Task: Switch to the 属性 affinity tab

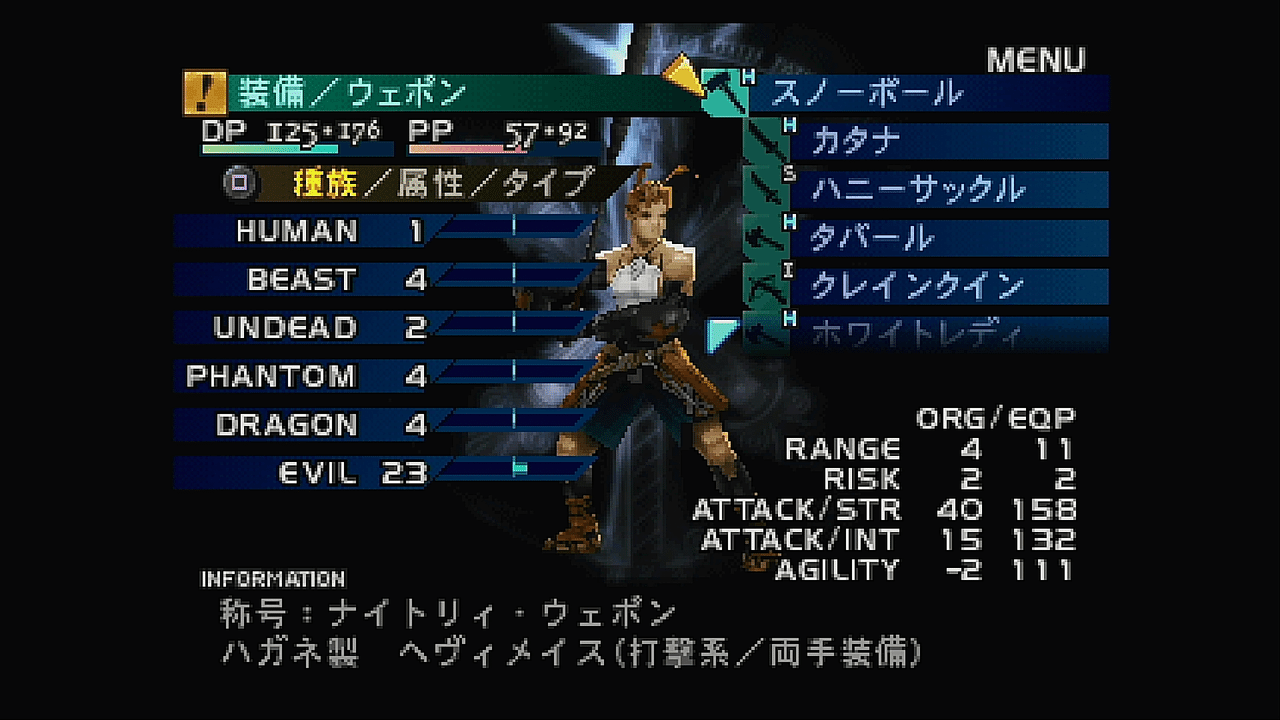Action: pos(429,183)
